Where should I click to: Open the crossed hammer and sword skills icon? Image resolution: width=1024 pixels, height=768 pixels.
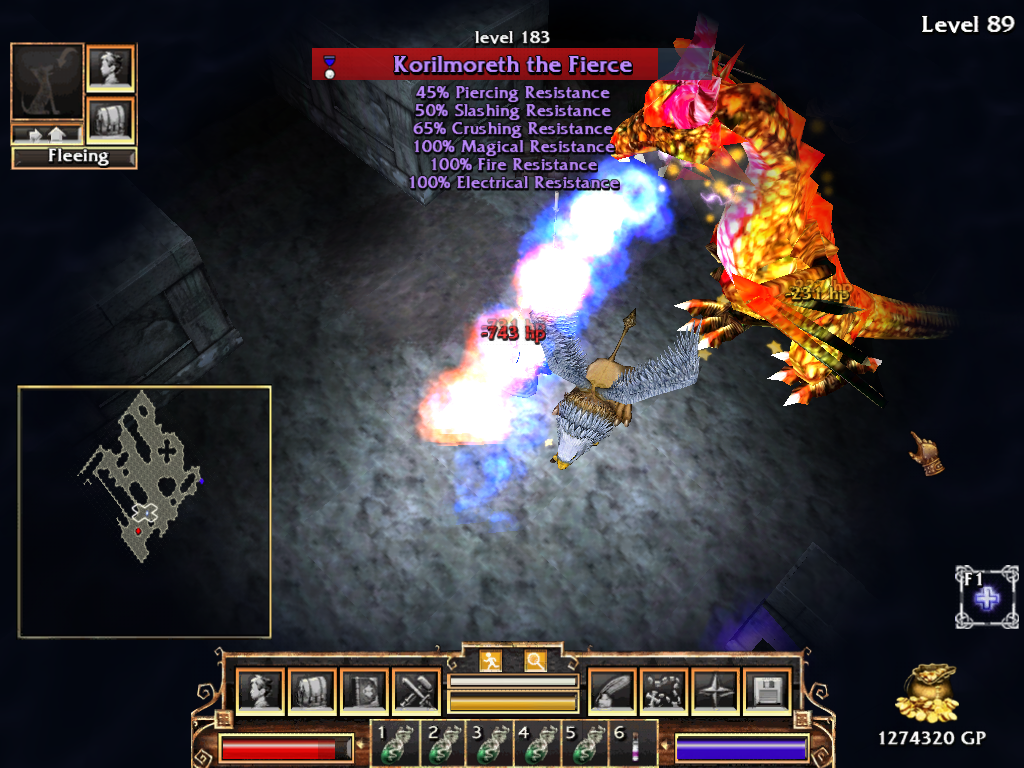pyautogui.click(x=415, y=691)
